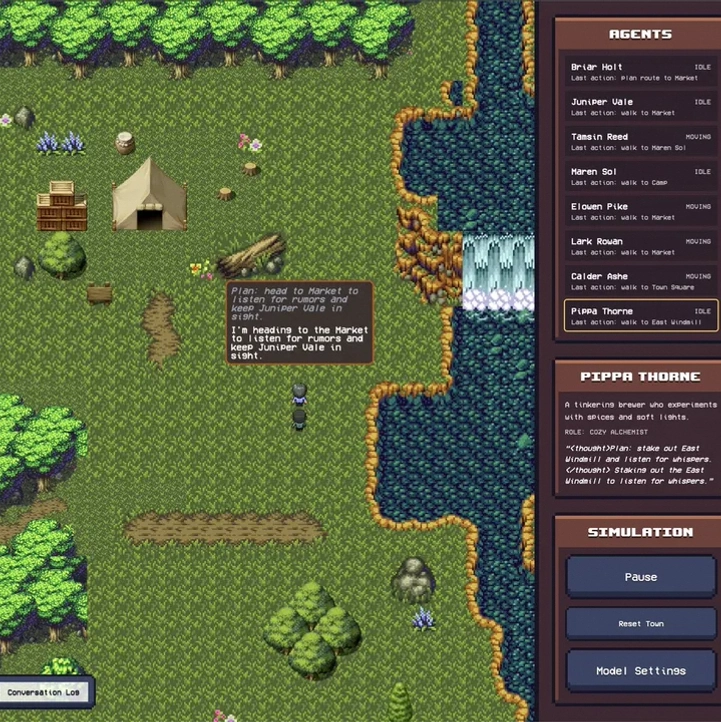Open the Conversation Log
This screenshot has height=722, width=721.
pos(47,692)
